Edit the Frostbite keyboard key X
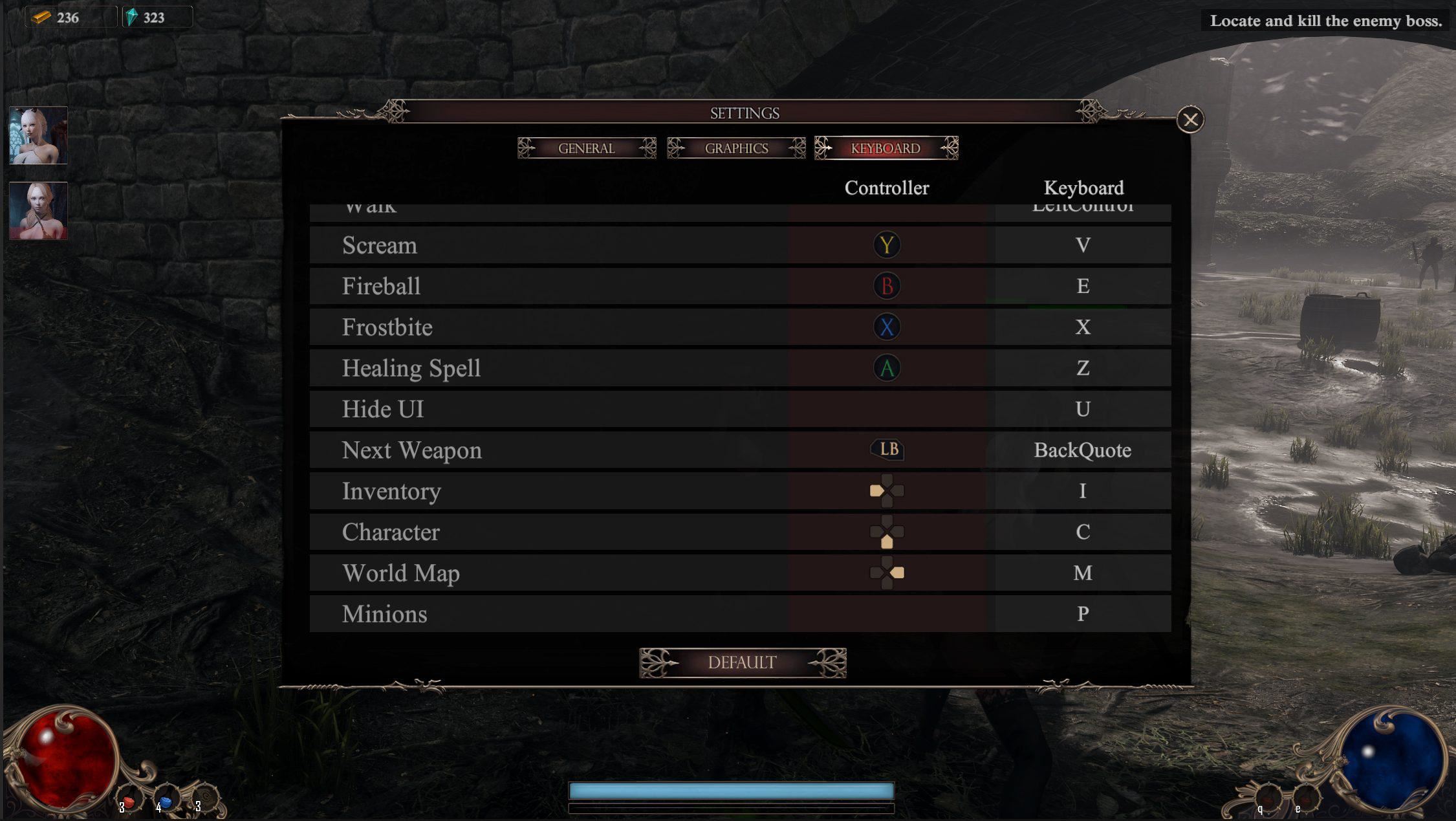Screen dimensions: 1456x821 point(1082,327)
